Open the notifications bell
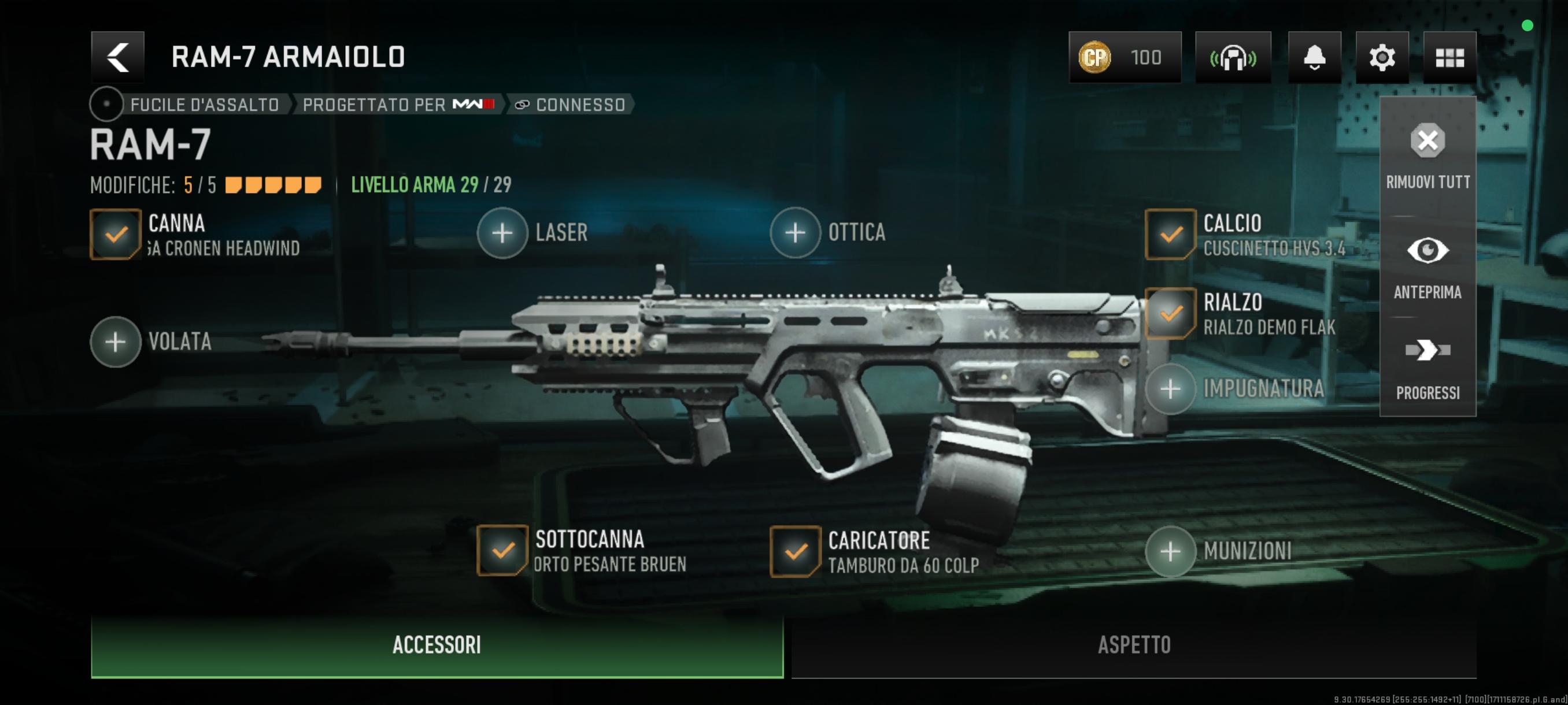This screenshot has width=1568, height=705. [1314, 57]
